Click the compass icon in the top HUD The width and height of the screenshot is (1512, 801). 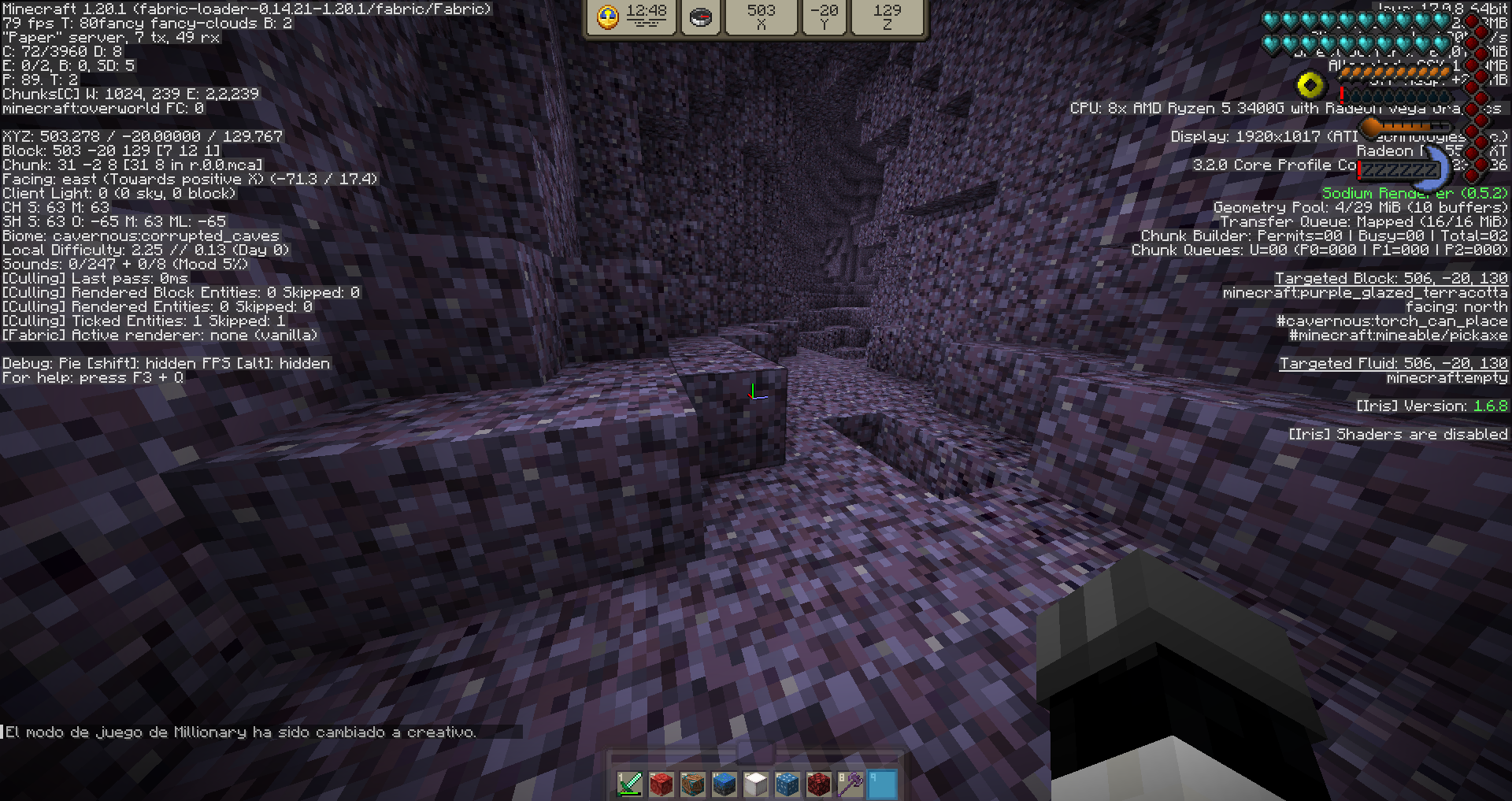700,17
